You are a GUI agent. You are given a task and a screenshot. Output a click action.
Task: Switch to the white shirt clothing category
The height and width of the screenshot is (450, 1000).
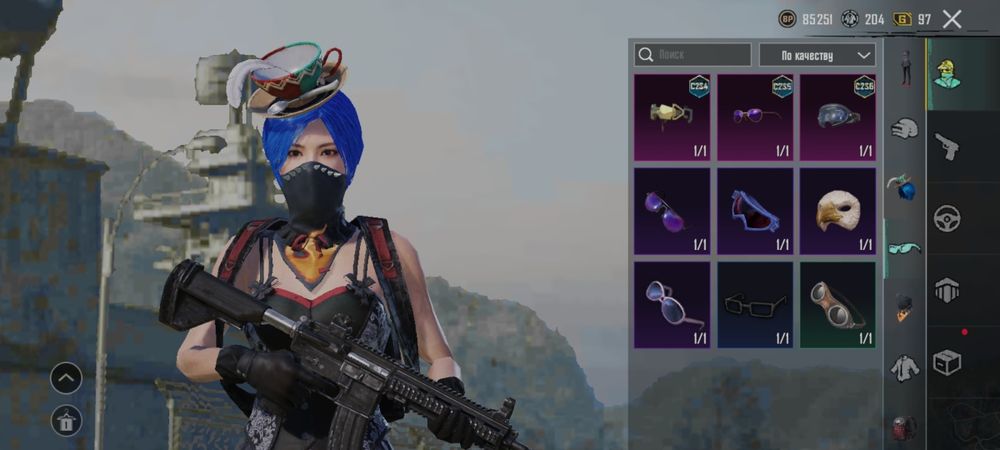point(905,367)
